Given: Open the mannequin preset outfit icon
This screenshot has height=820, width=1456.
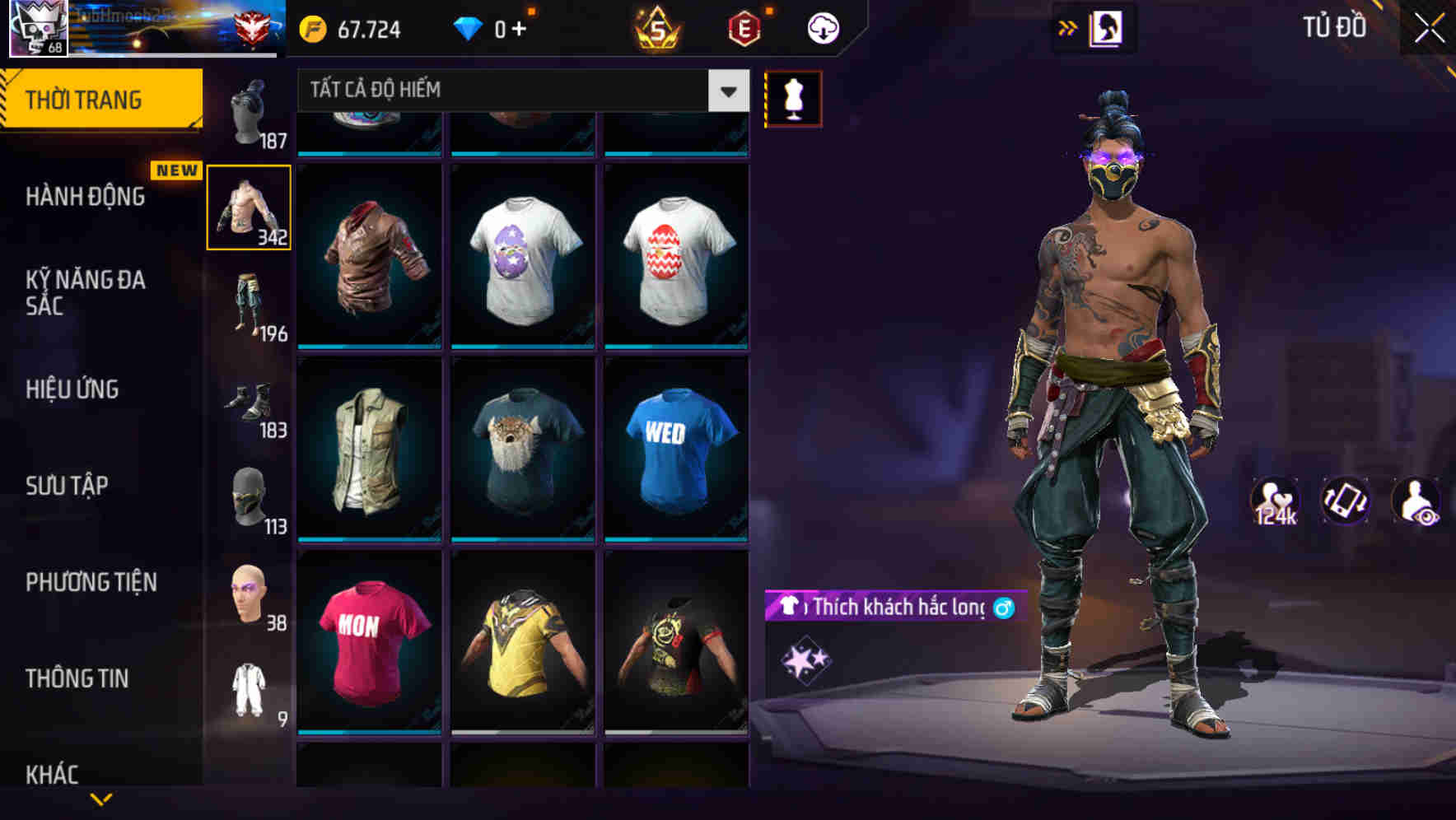Looking at the screenshot, I should click(792, 97).
